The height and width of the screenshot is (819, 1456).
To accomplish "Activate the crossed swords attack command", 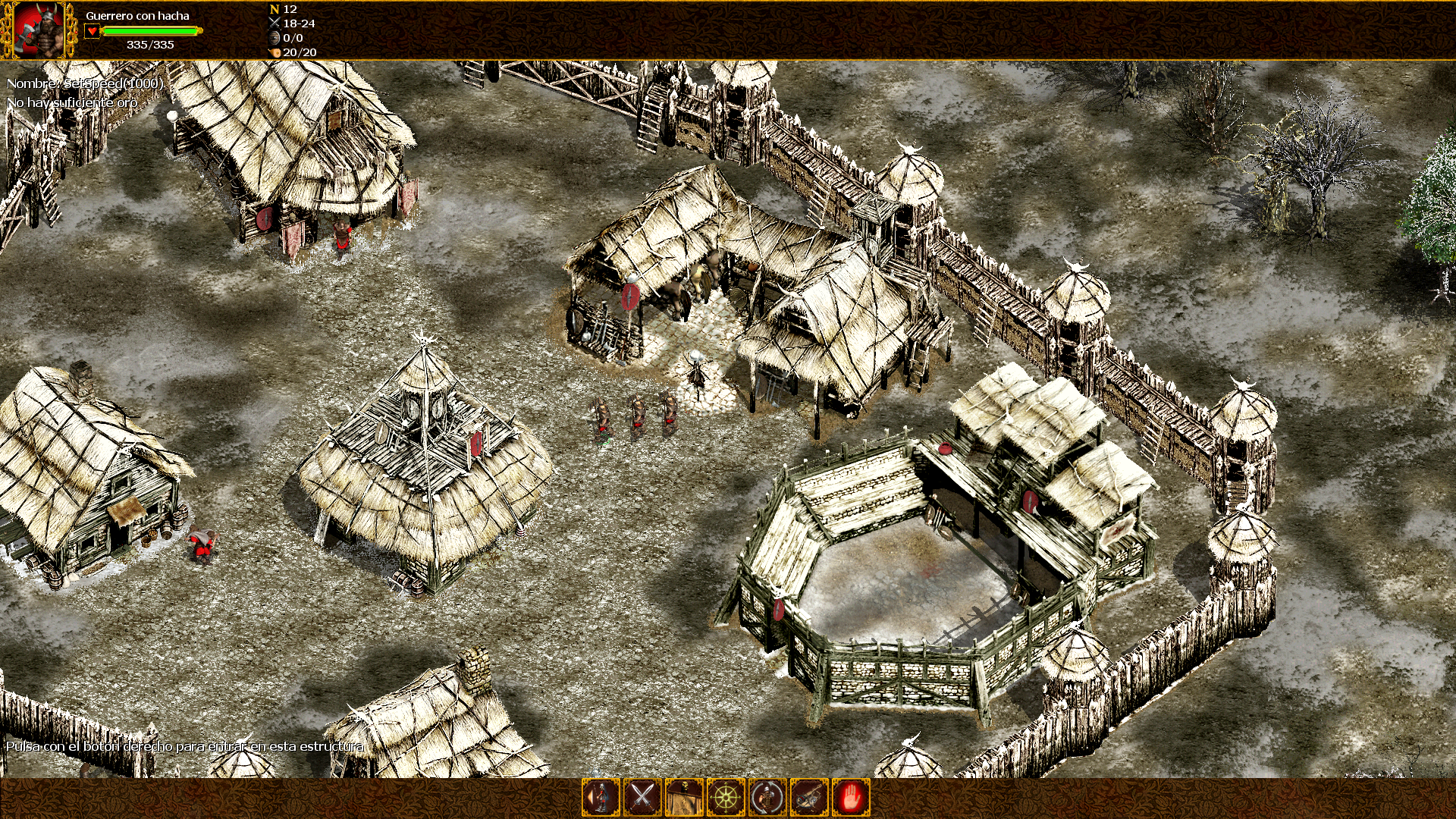I will 642,797.
